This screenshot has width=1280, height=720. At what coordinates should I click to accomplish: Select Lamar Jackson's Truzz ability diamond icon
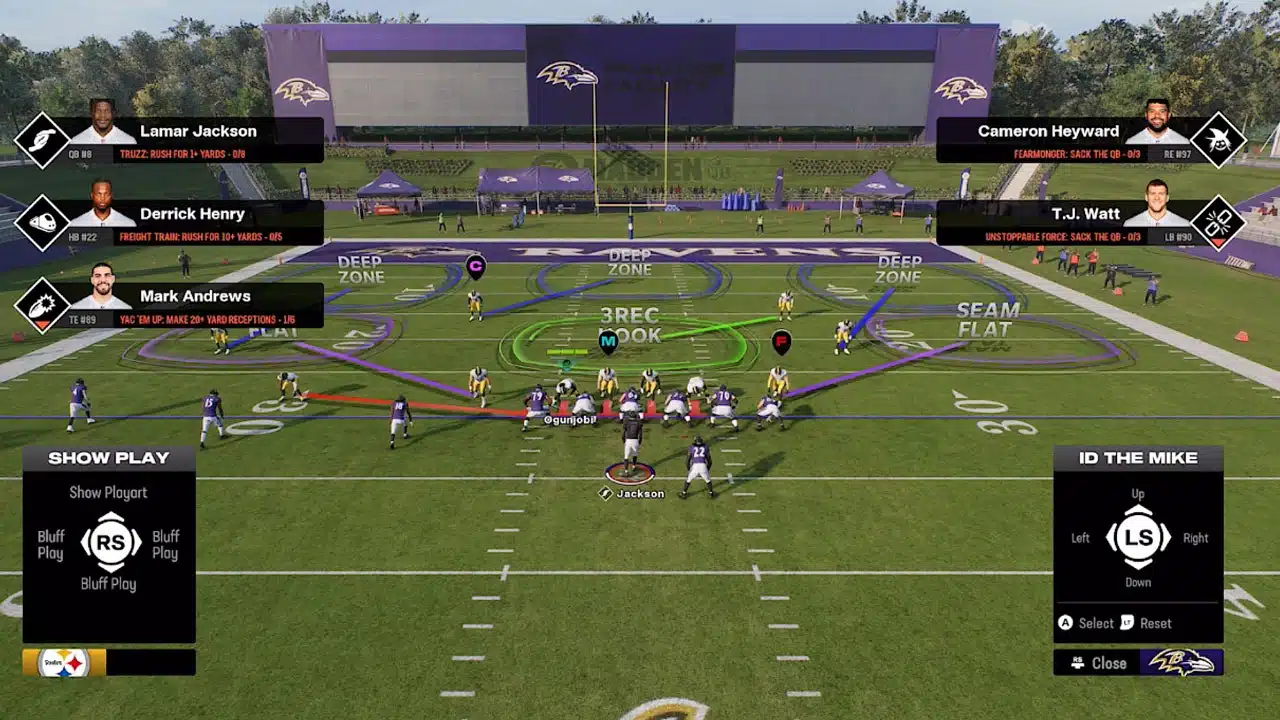[40, 138]
